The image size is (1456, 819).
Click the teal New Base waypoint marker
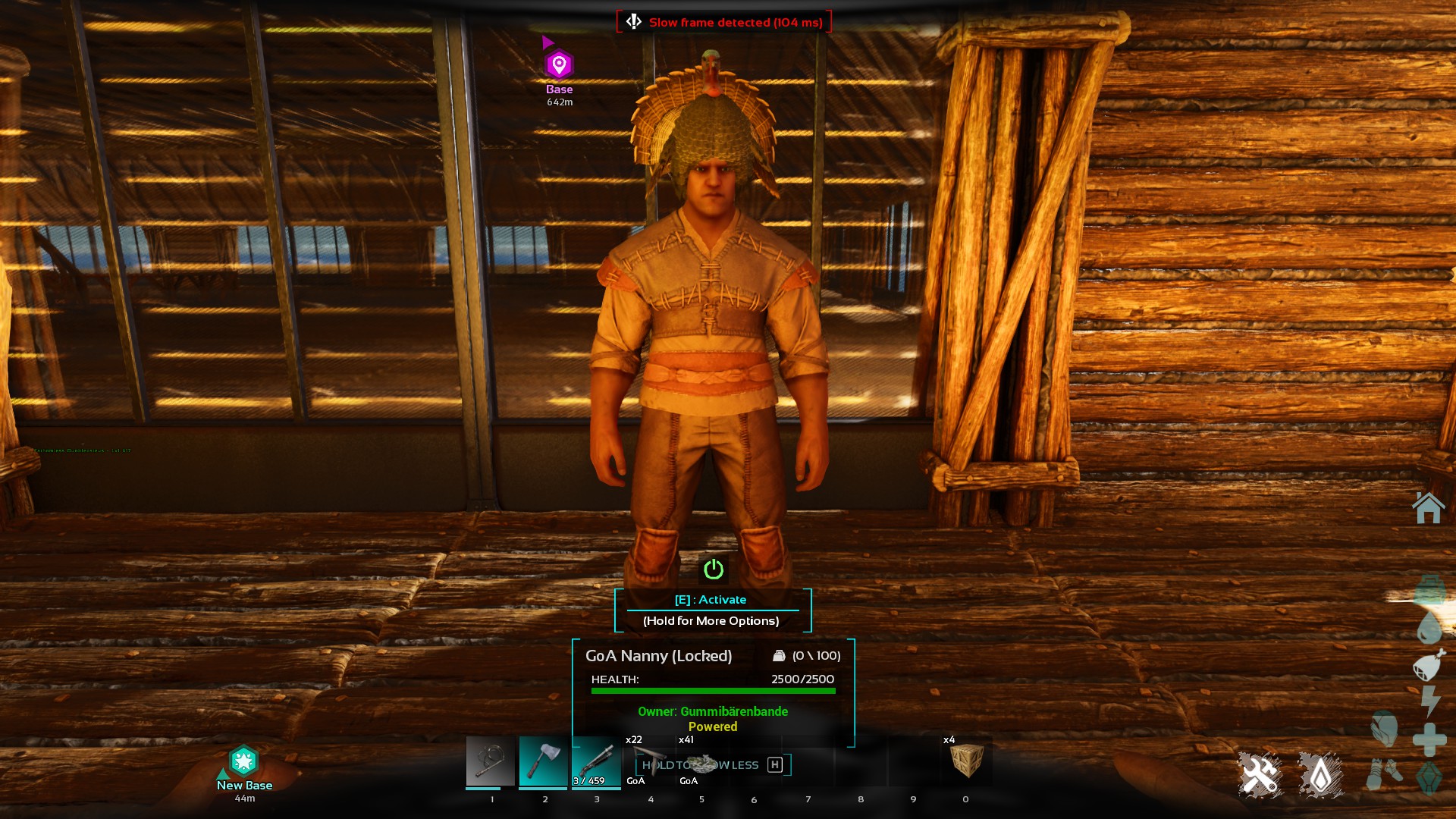coord(243,761)
